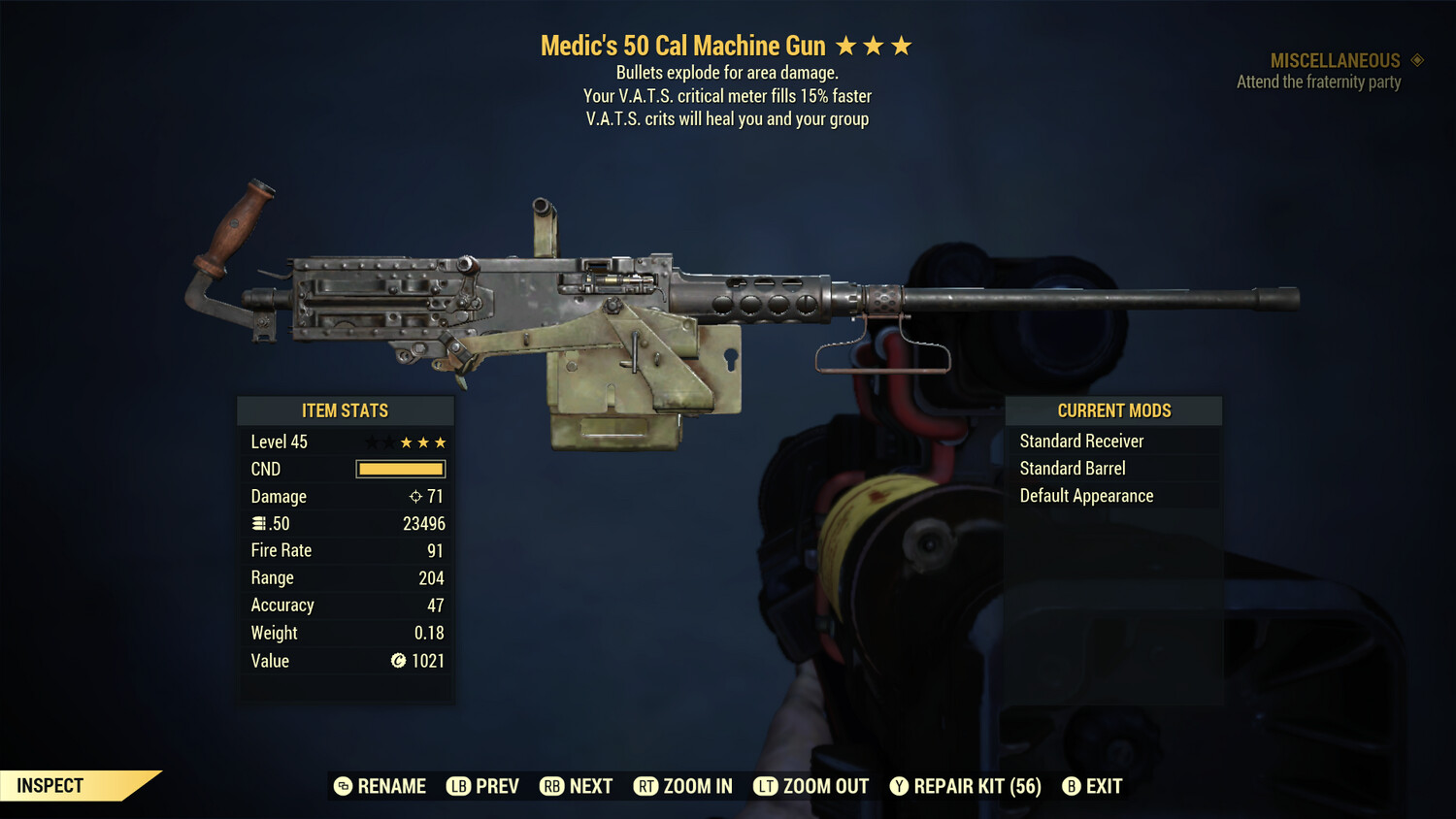This screenshot has width=1456, height=819.
Task: Select Default Appearance under Current Mods
Action: 1086,495
